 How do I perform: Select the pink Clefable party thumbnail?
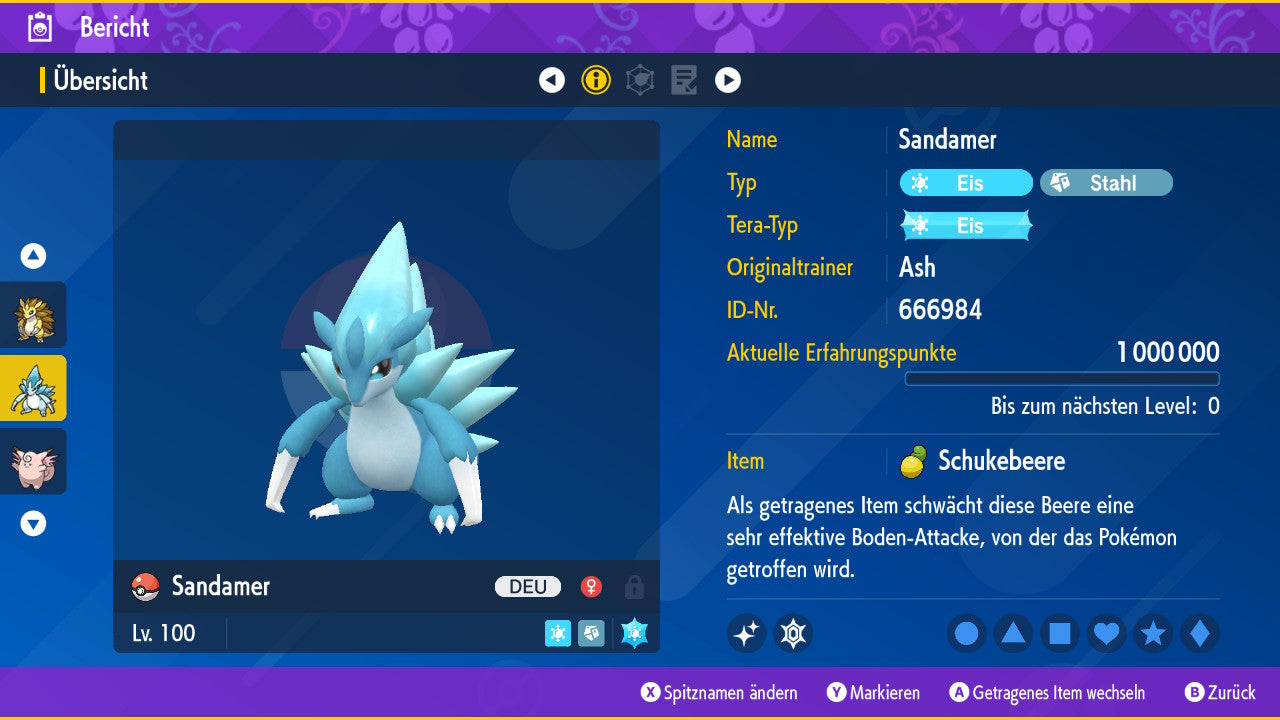(x=33, y=461)
